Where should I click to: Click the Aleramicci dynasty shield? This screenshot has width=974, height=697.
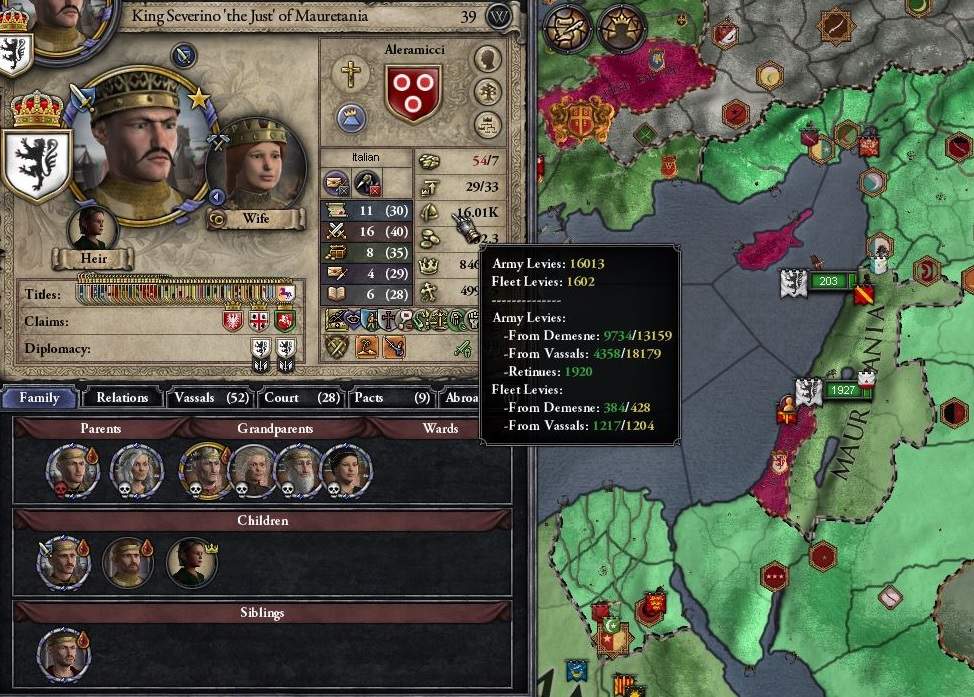(412, 91)
